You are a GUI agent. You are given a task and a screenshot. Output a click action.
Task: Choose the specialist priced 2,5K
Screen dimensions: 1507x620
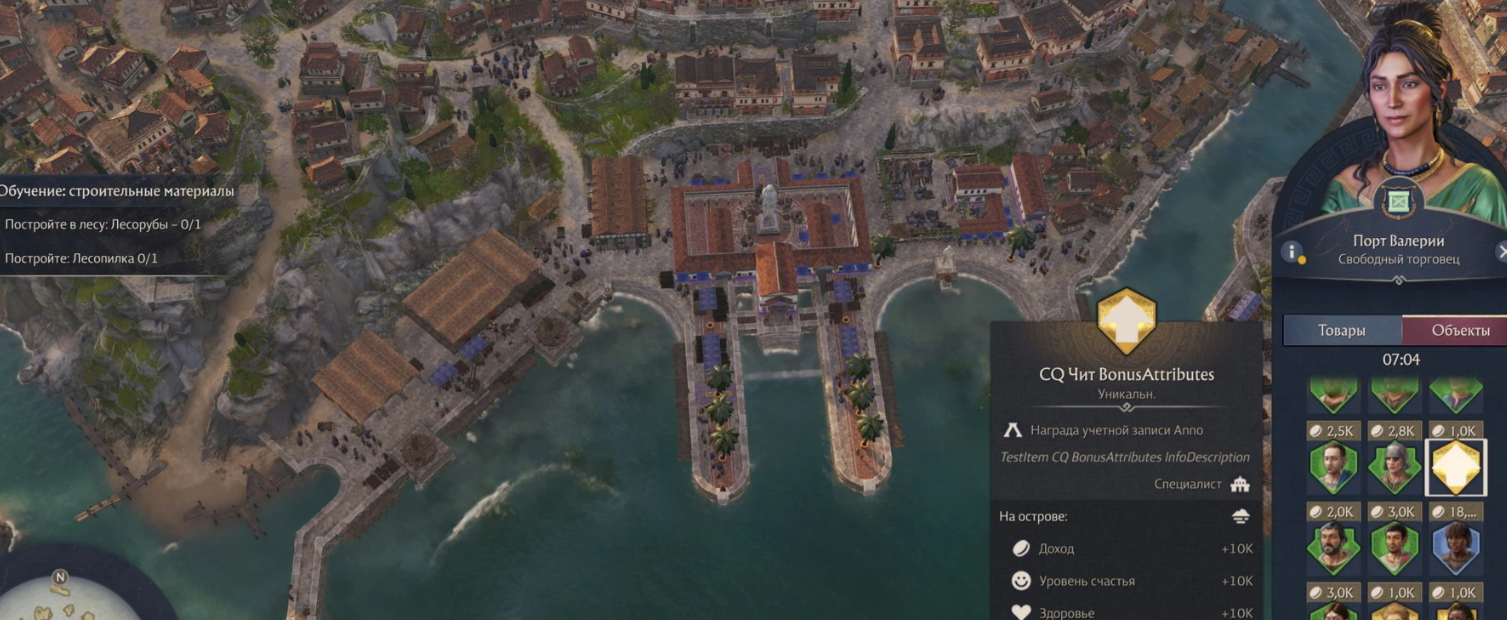(x=1332, y=467)
